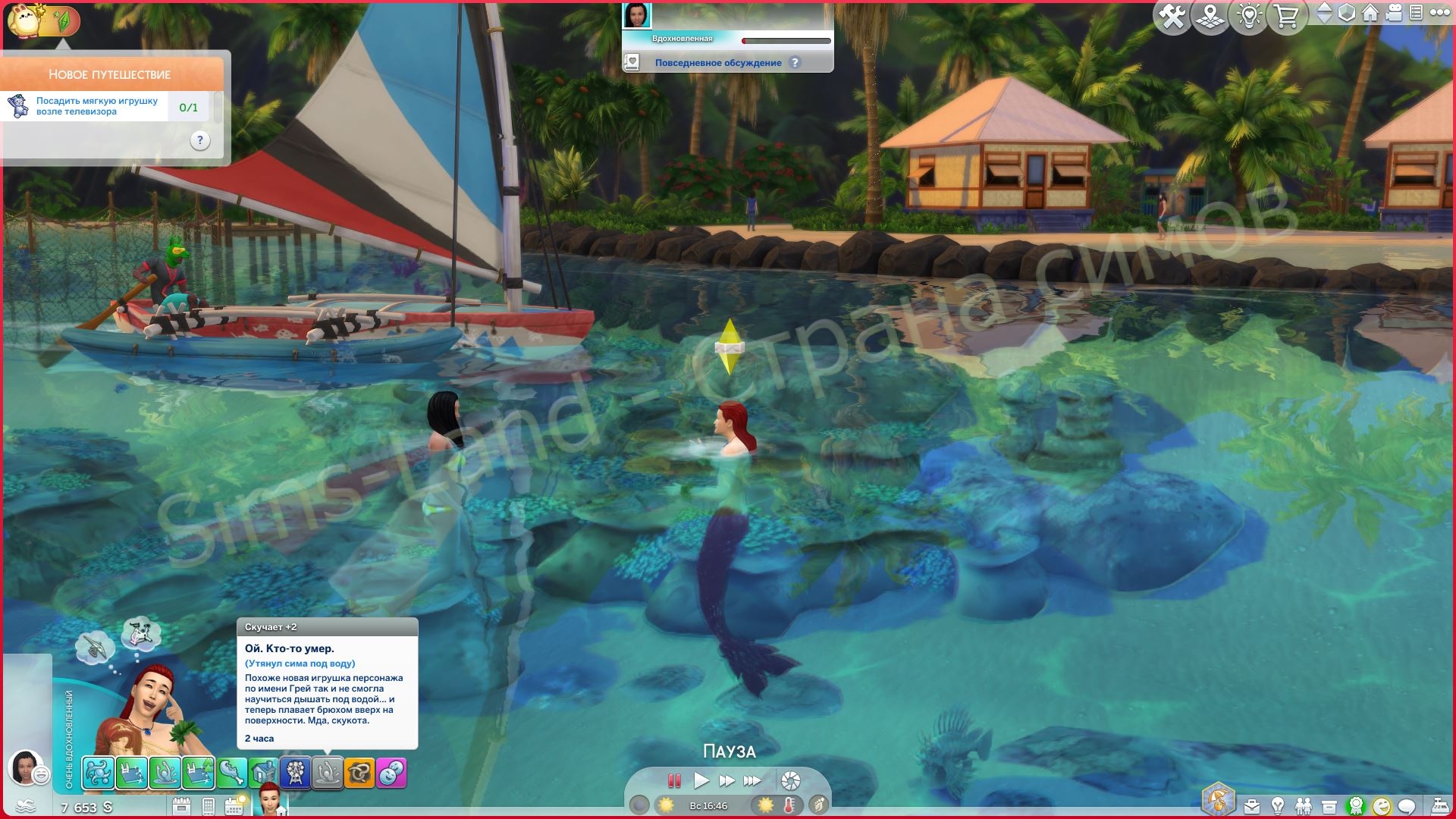This screenshot has width=1456, height=819.
Task: Set game speed to fast forward
Action: 726,780
